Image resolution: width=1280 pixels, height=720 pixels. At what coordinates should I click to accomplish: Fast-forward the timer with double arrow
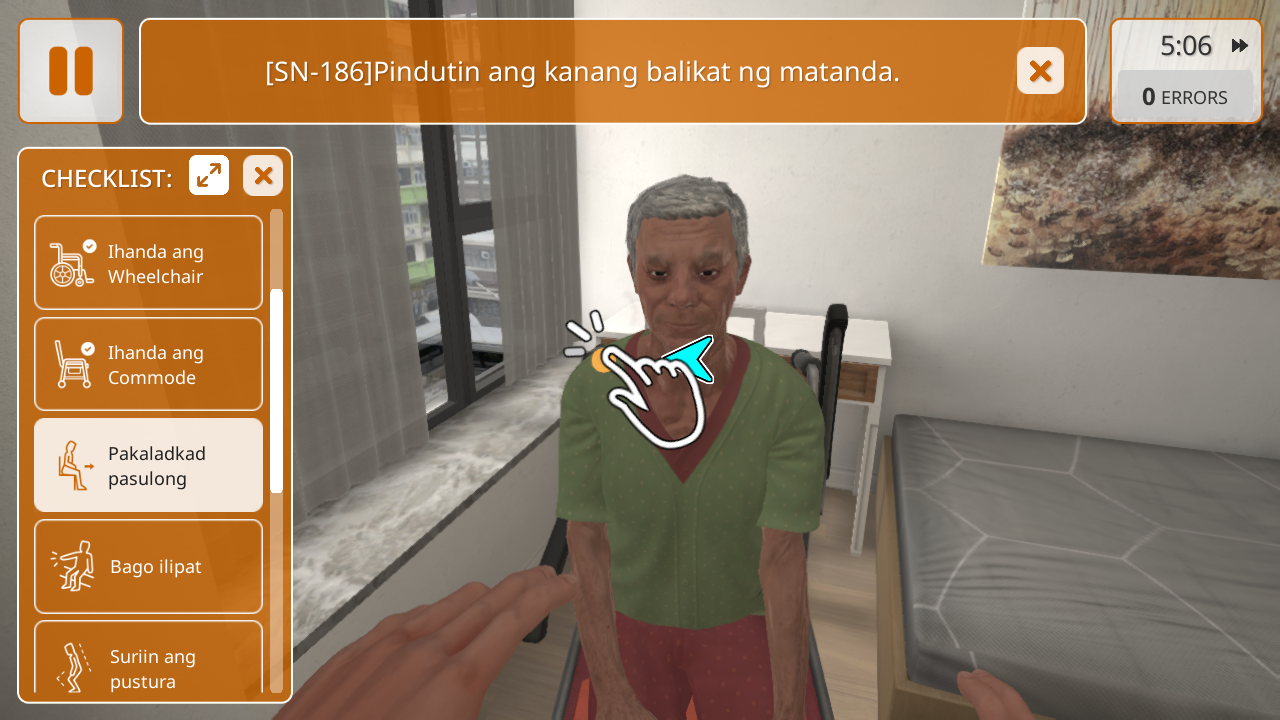1240,46
